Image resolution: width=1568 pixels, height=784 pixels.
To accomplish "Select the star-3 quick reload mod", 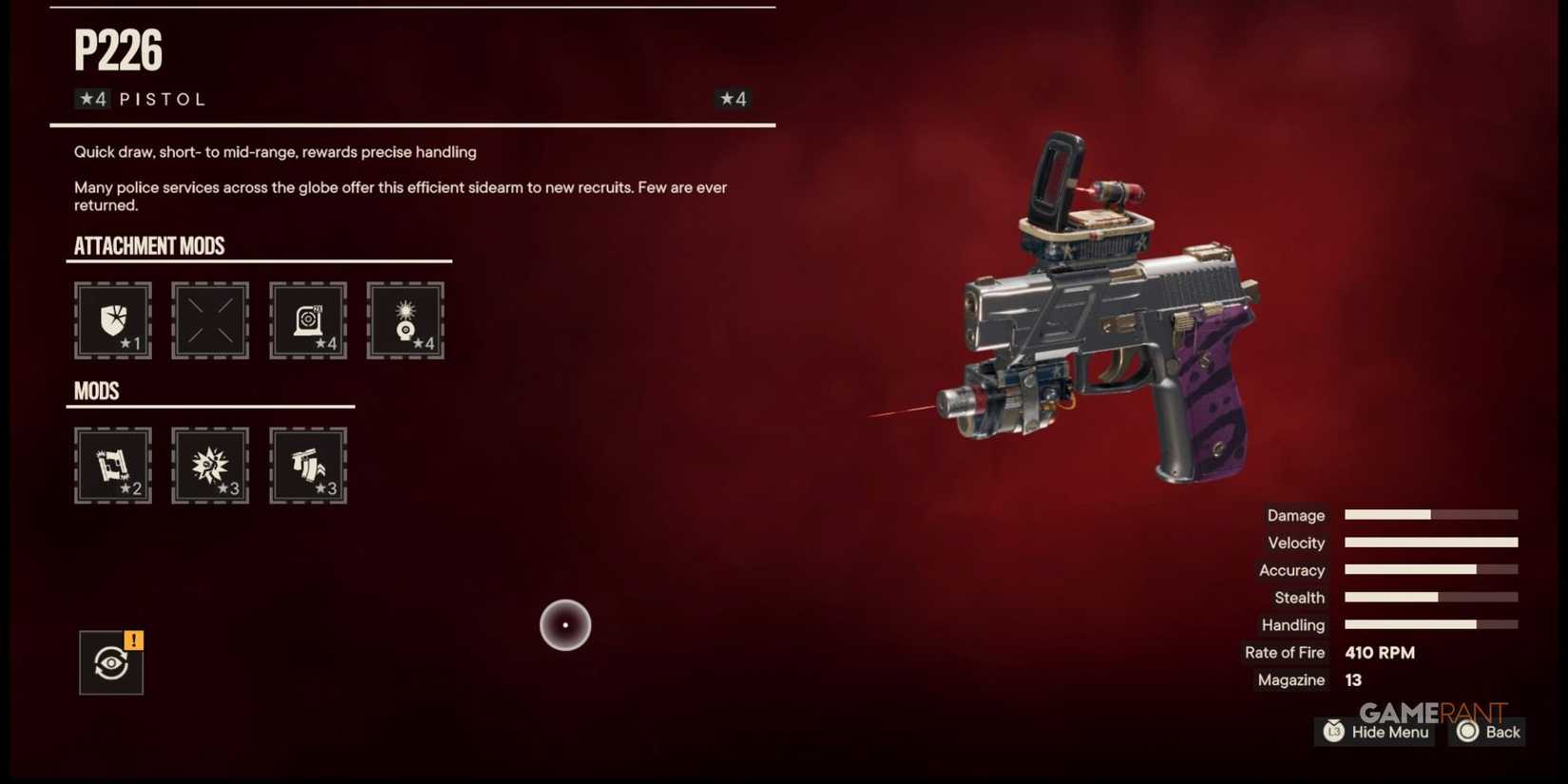I will [x=308, y=466].
